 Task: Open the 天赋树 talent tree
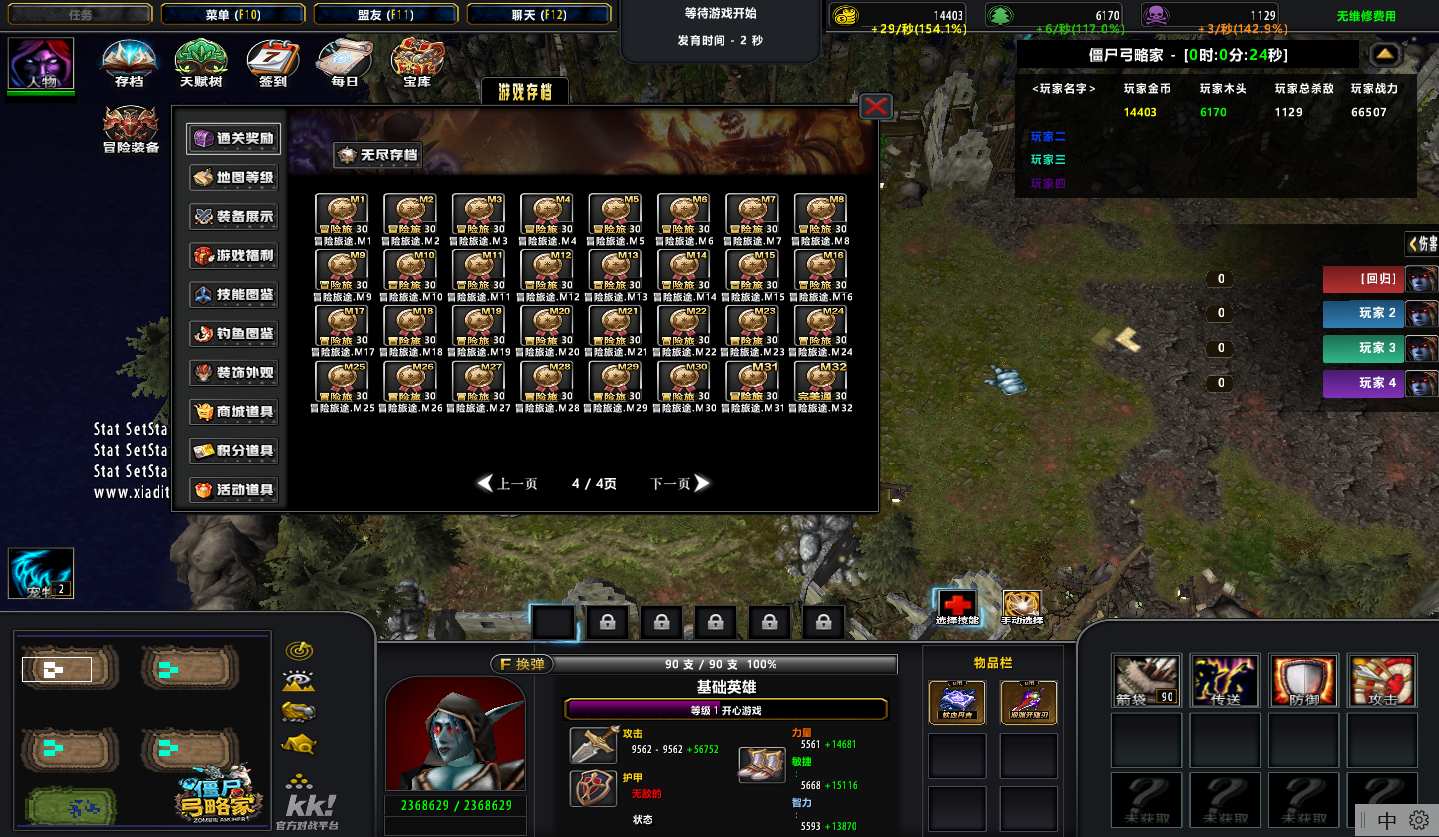pos(200,63)
